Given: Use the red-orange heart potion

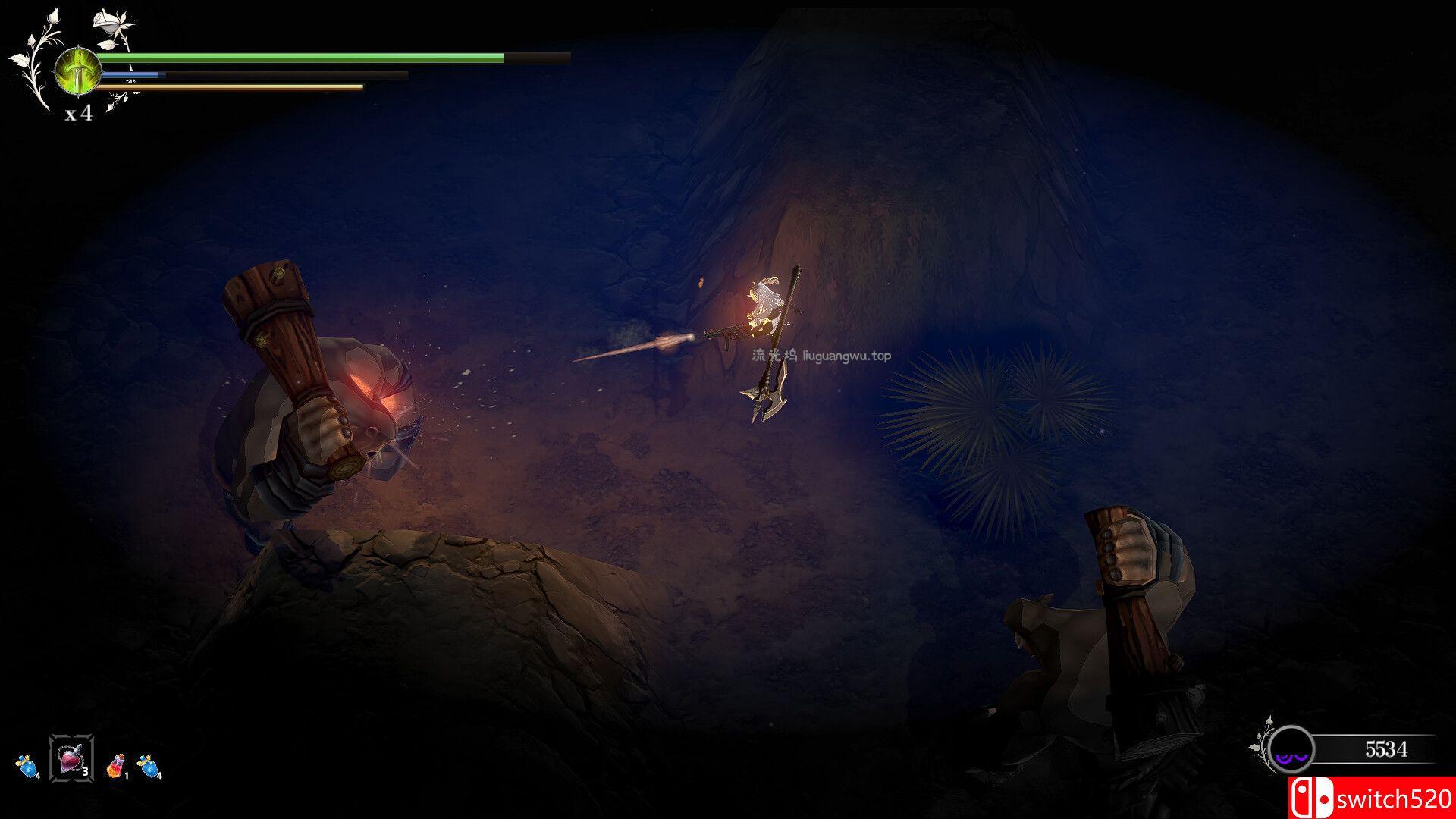Looking at the screenshot, I should pos(115,767).
